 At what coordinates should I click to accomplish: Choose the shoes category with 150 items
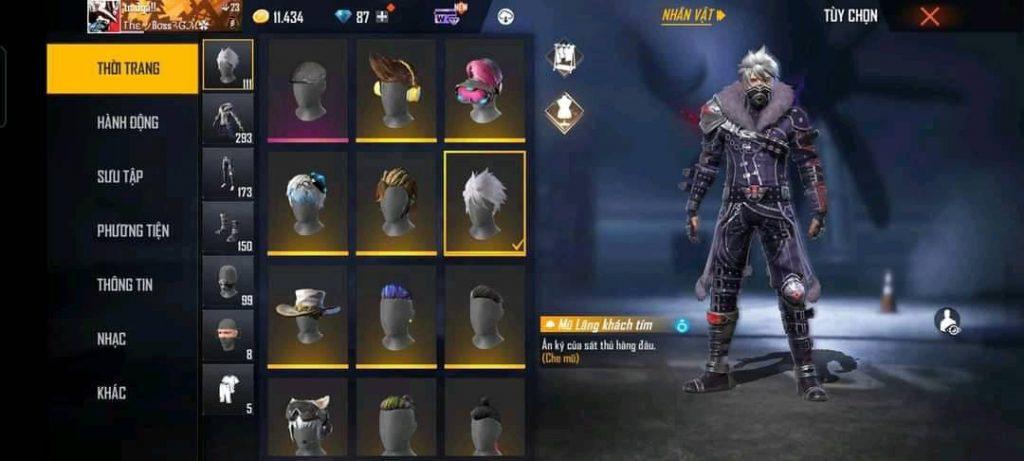coord(228,227)
